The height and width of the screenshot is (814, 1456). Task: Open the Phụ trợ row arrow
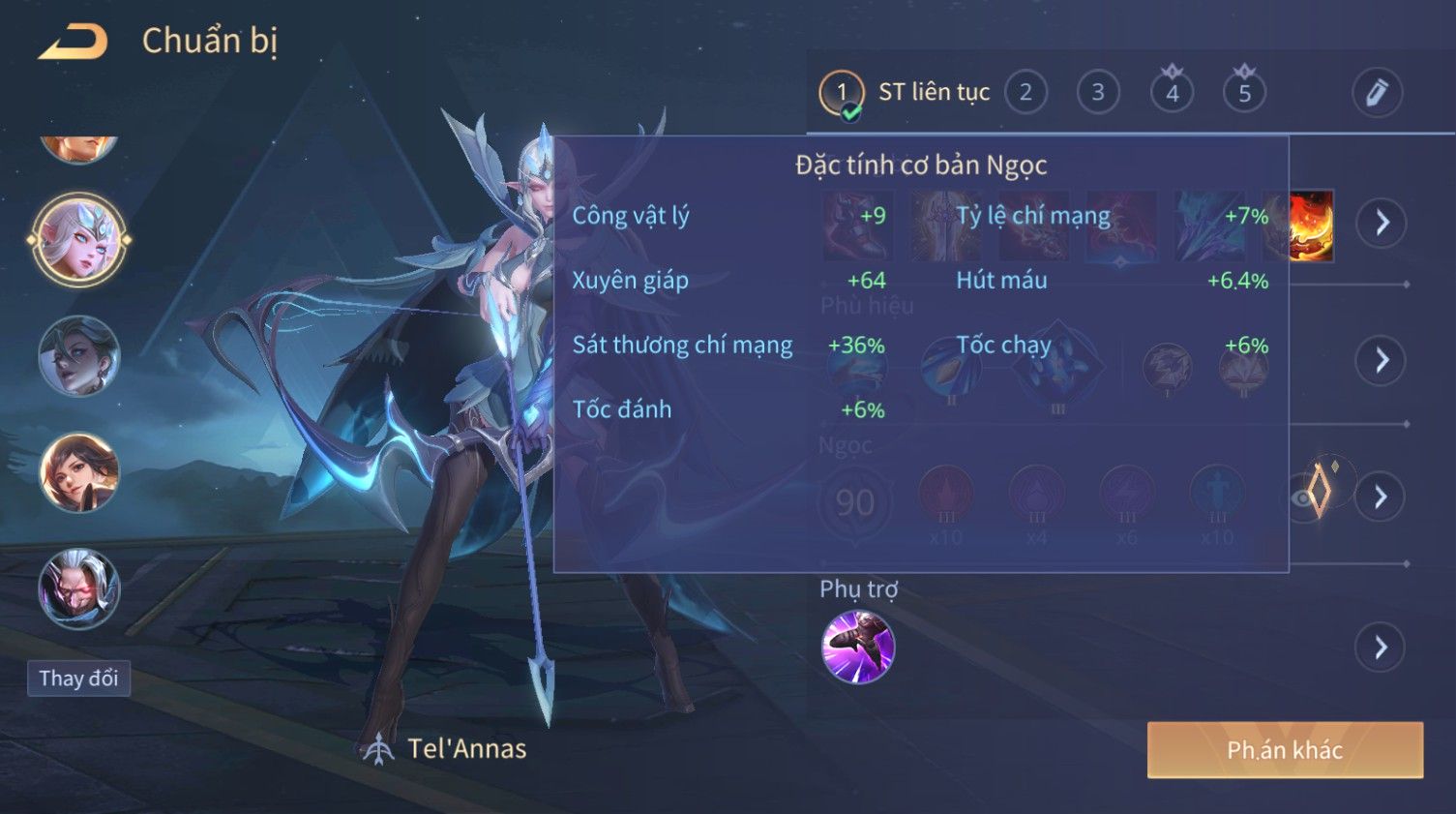pos(1381,647)
